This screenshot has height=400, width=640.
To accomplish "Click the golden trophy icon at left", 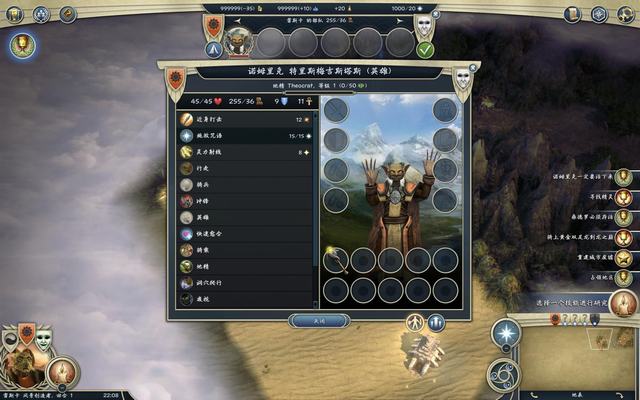I will click(22, 44).
